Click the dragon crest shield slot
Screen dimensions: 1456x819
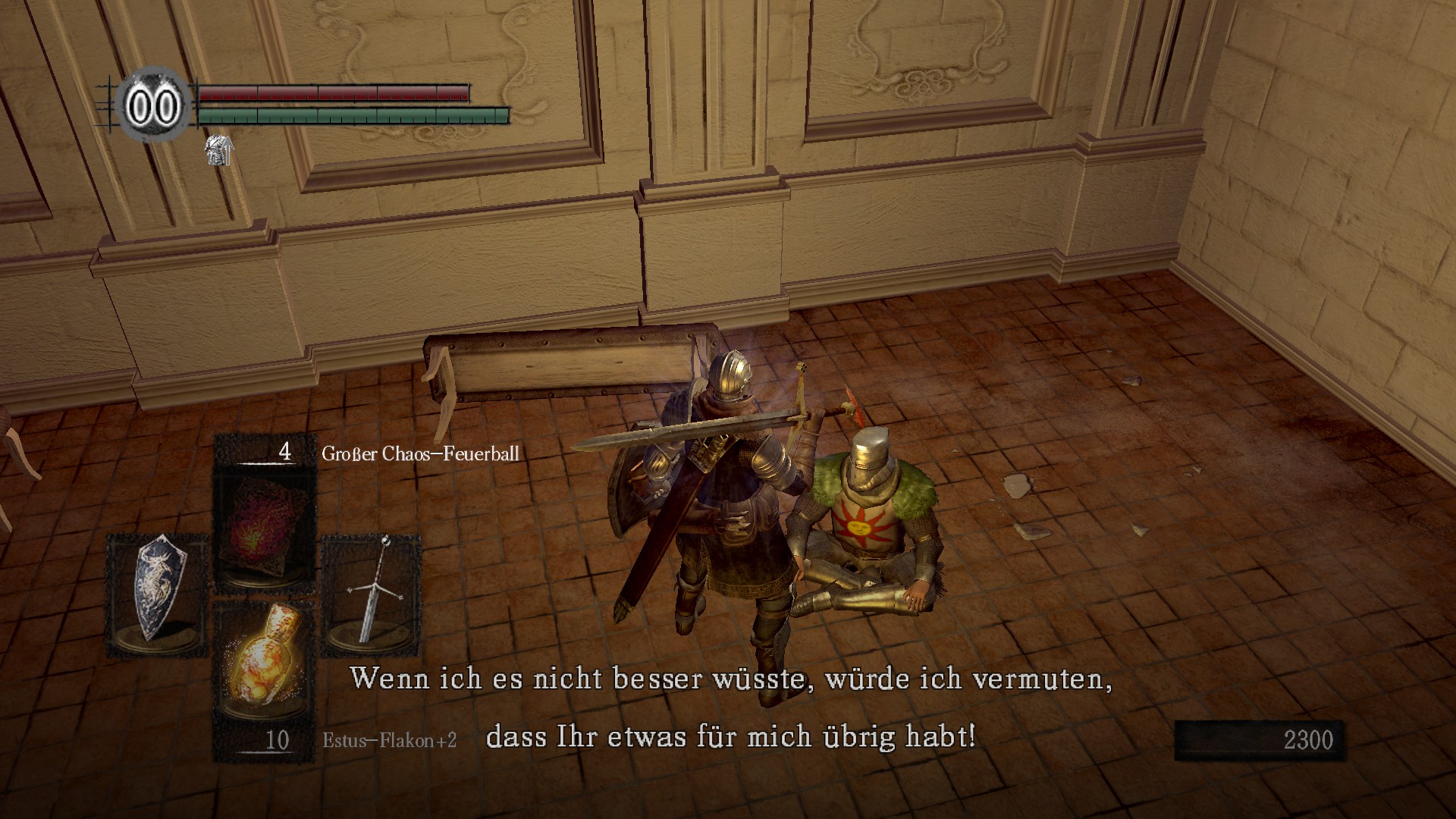pyautogui.click(x=157, y=595)
